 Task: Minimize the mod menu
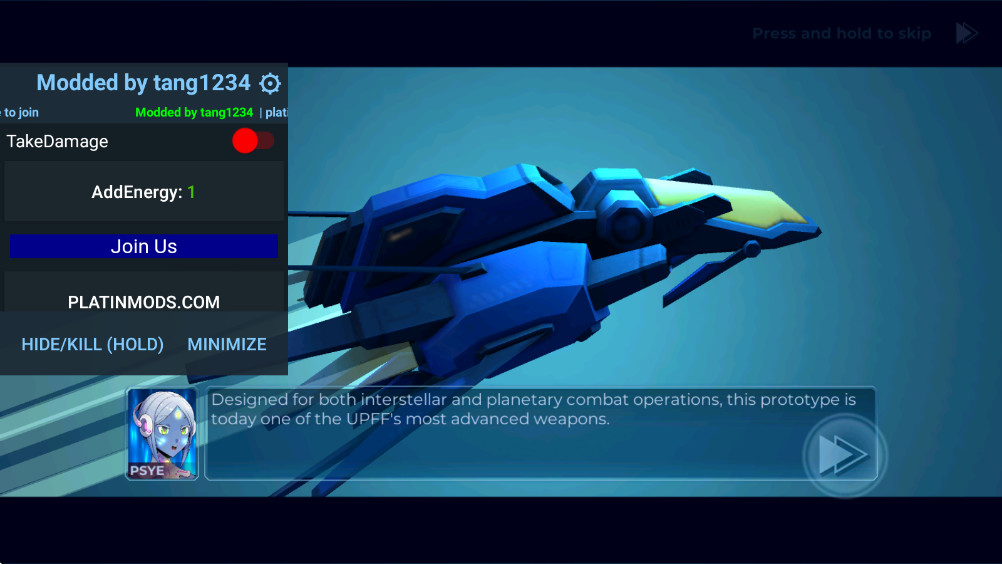coord(227,344)
